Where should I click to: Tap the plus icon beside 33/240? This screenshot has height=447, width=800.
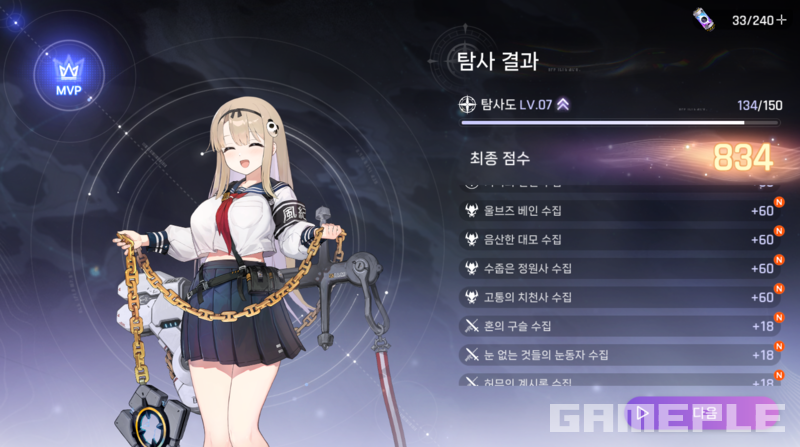click(x=782, y=18)
